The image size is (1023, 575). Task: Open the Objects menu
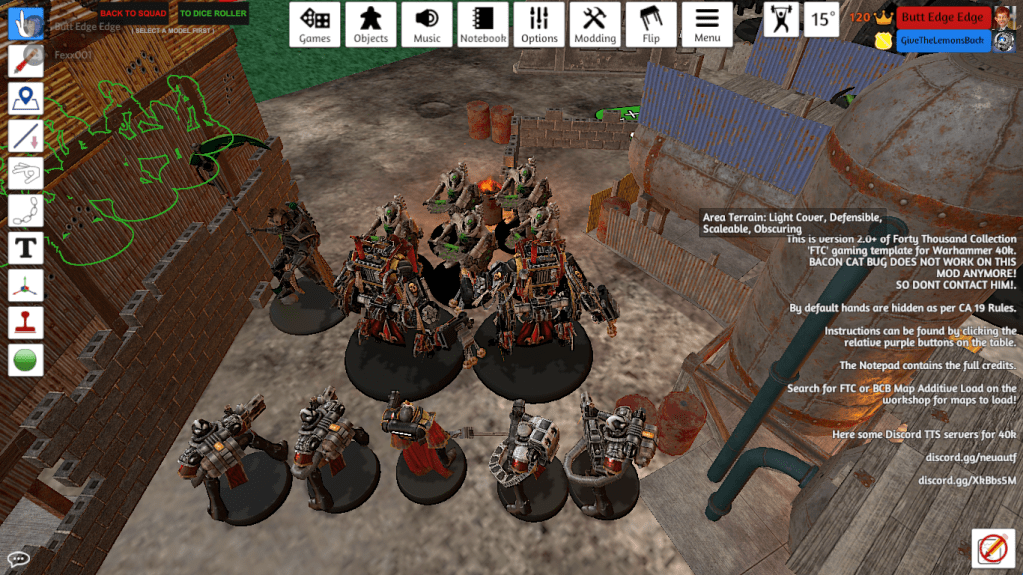pyautogui.click(x=371, y=25)
